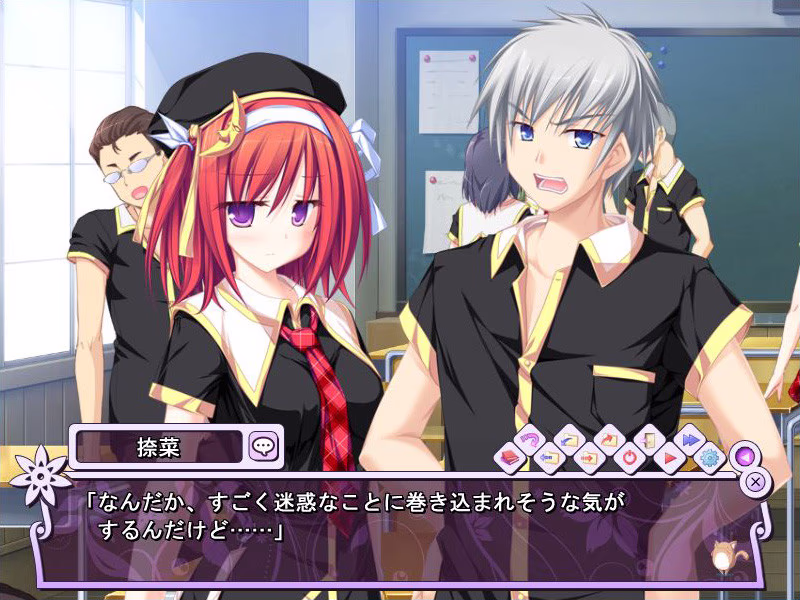800x600 pixels.
Task: Open the red book icon
Action: click(x=509, y=459)
